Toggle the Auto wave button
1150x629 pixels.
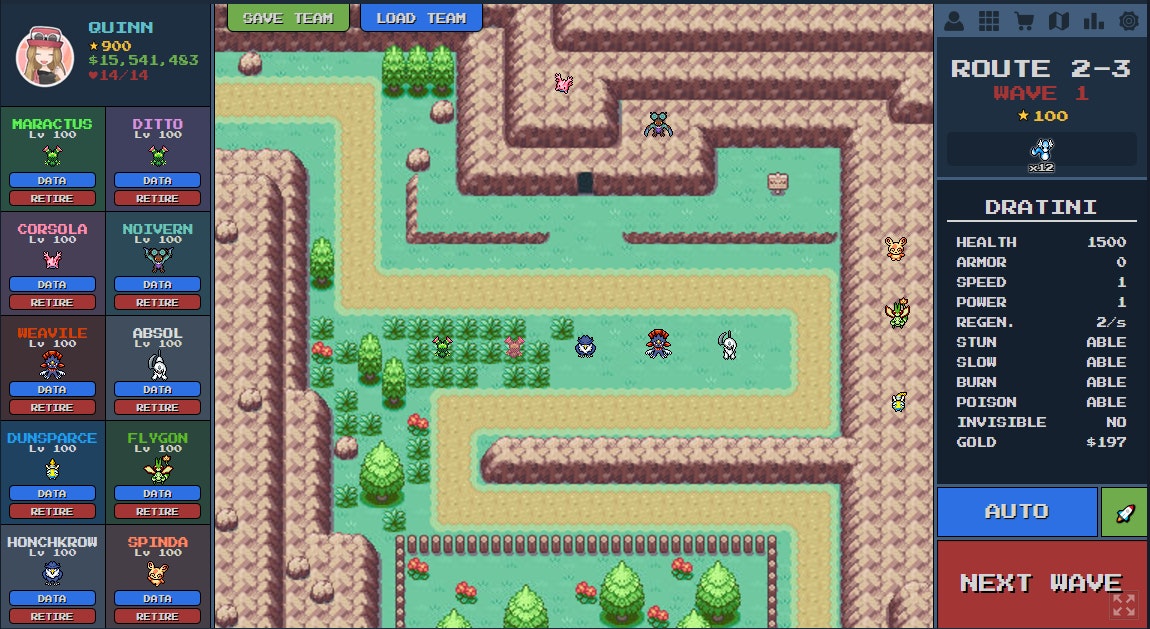click(x=1017, y=511)
